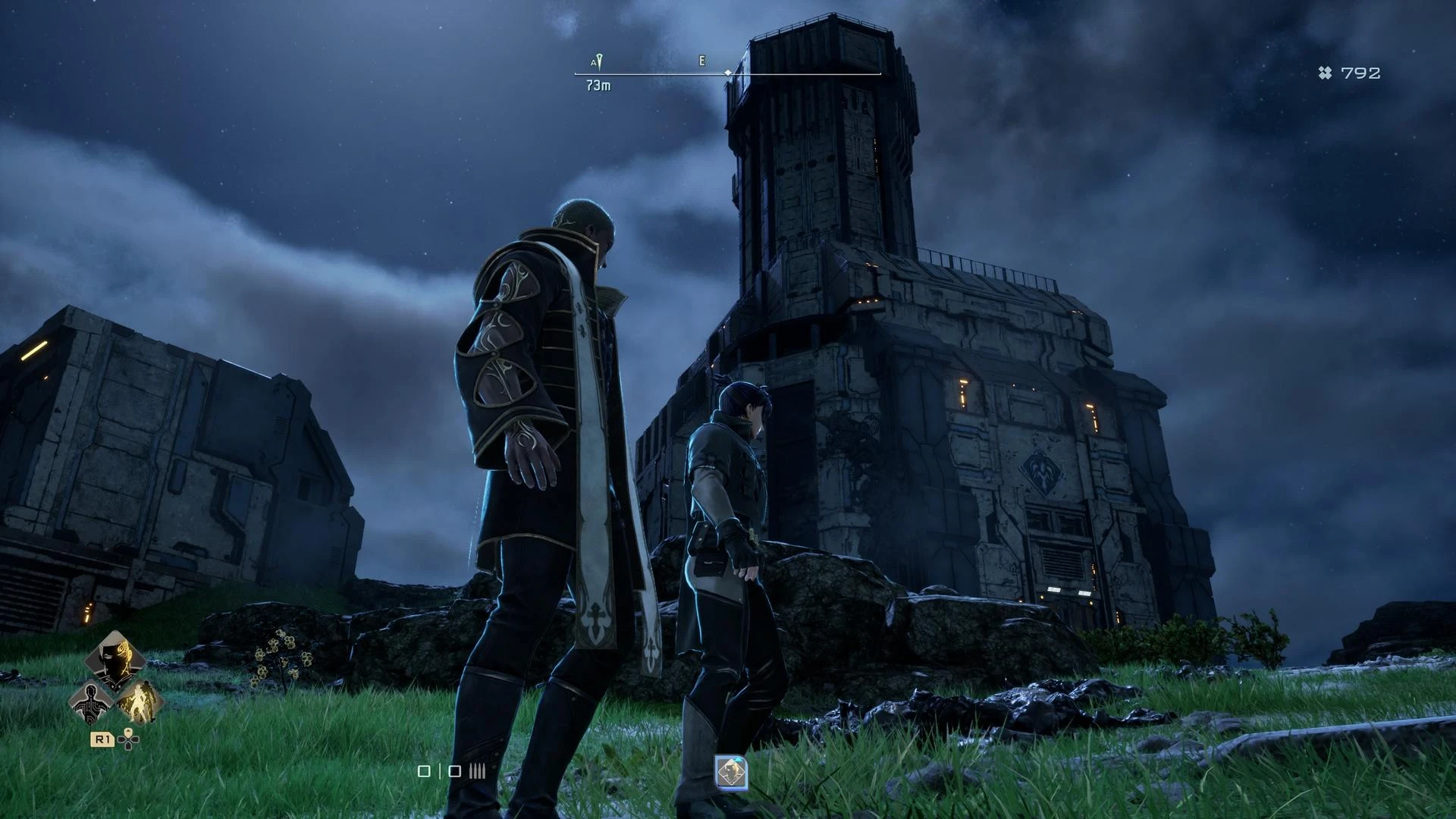The image size is (1456, 819).
Task: Click the objective marker A on the compass
Action: [598, 61]
